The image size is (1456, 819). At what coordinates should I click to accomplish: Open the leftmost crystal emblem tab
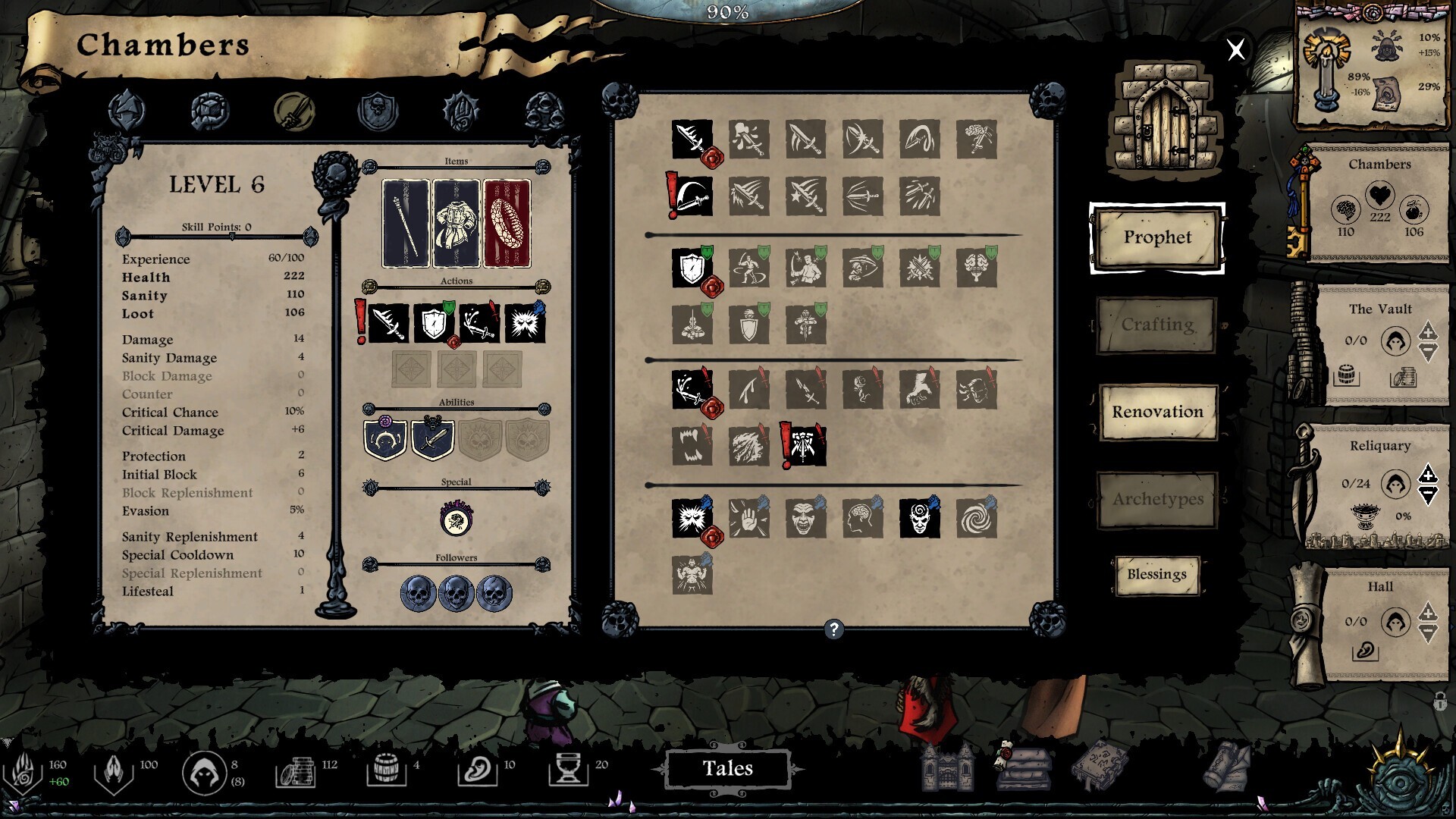[x=127, y=110]
